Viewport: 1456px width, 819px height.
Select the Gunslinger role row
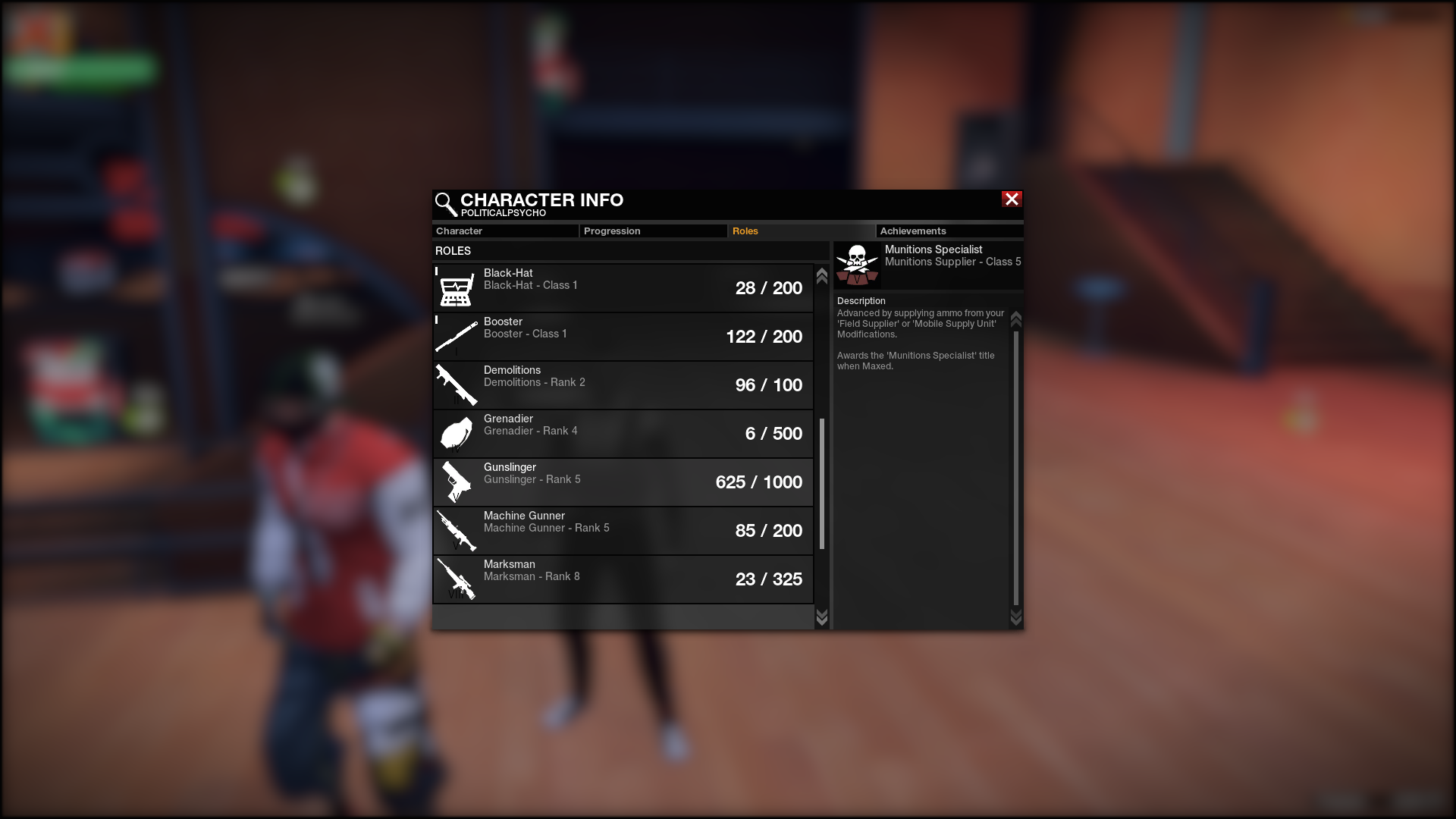(623, 482)
